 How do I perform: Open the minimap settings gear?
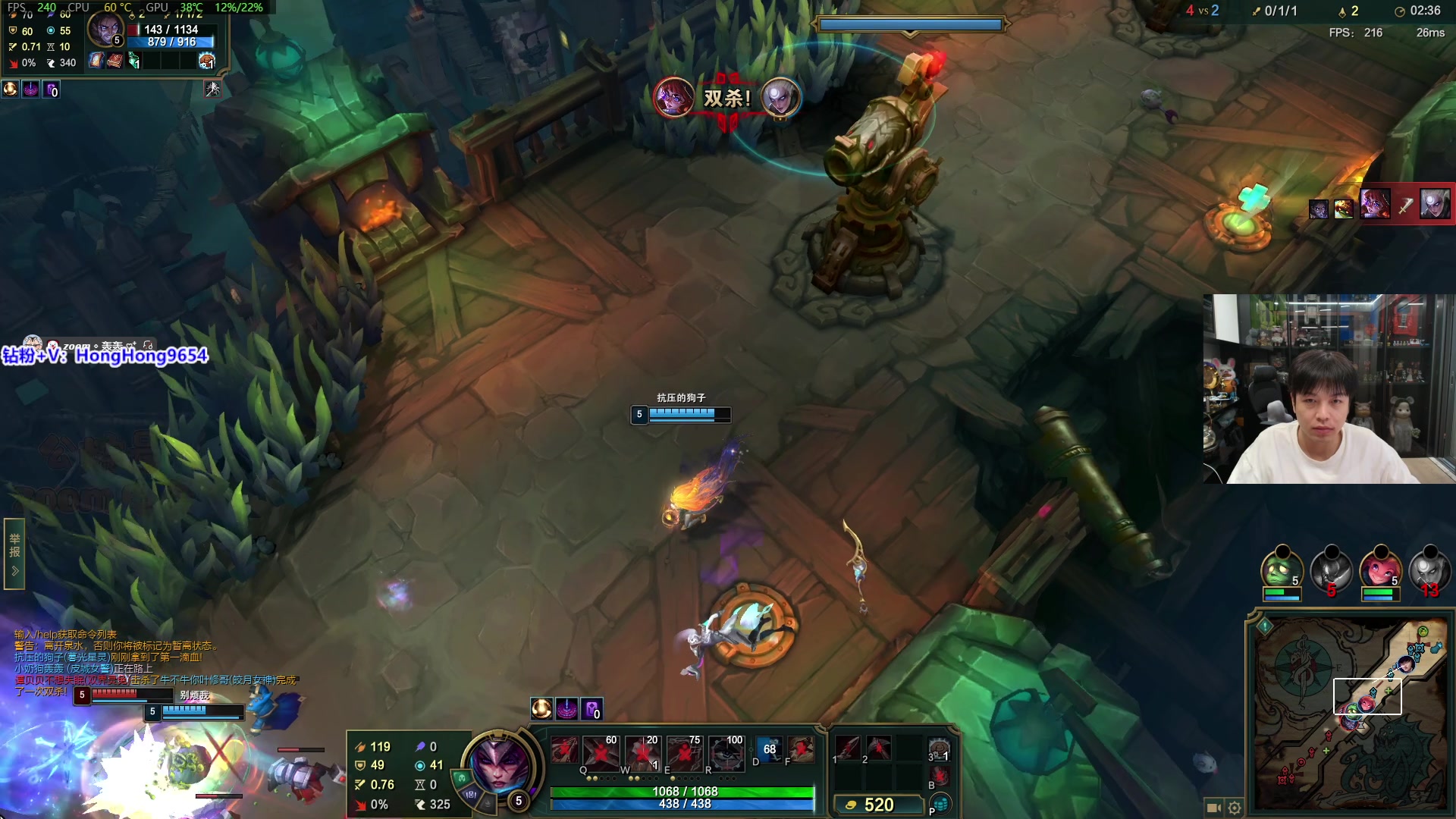pos(1235,808)
